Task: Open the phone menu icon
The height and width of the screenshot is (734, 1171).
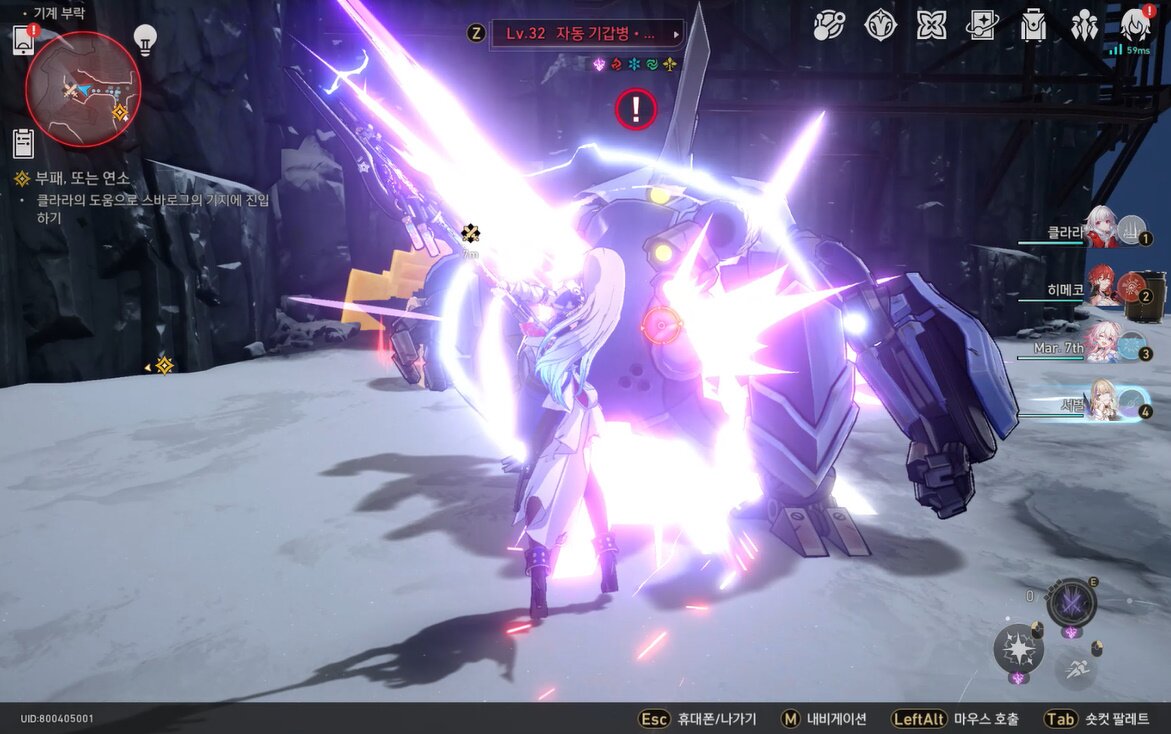Action: pyautogui.click(x=24, y=40)
